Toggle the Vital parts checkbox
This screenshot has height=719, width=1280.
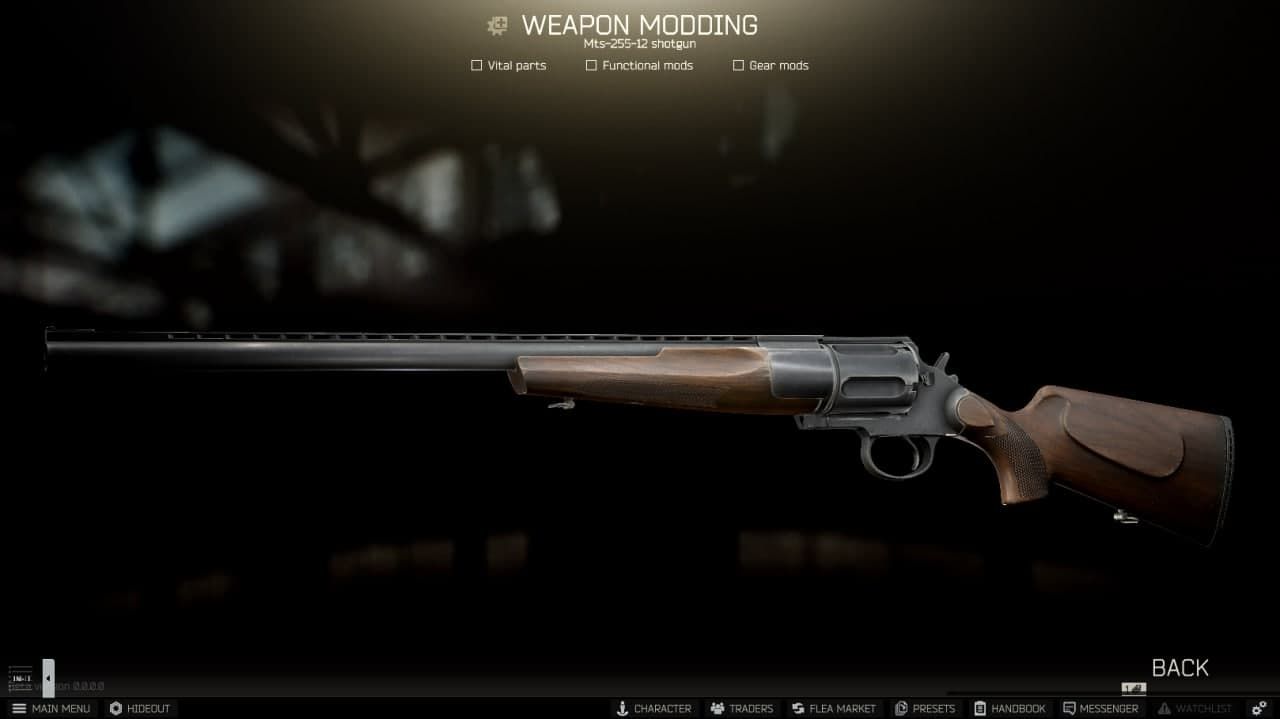click(477, 66)
